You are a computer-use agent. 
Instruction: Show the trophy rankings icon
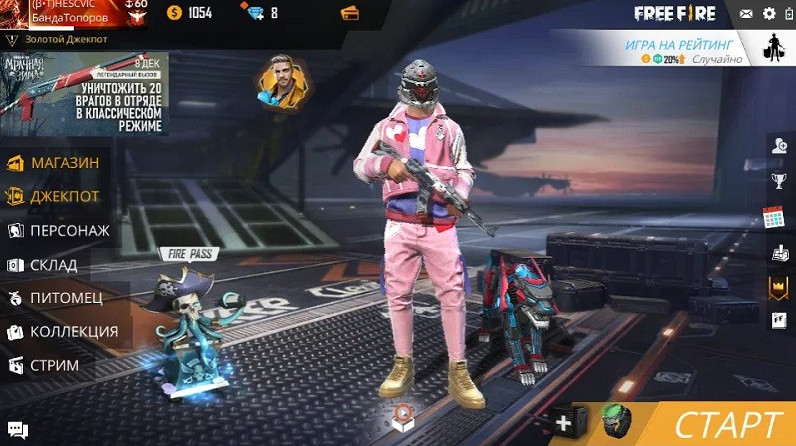click(x=779, y=181)
